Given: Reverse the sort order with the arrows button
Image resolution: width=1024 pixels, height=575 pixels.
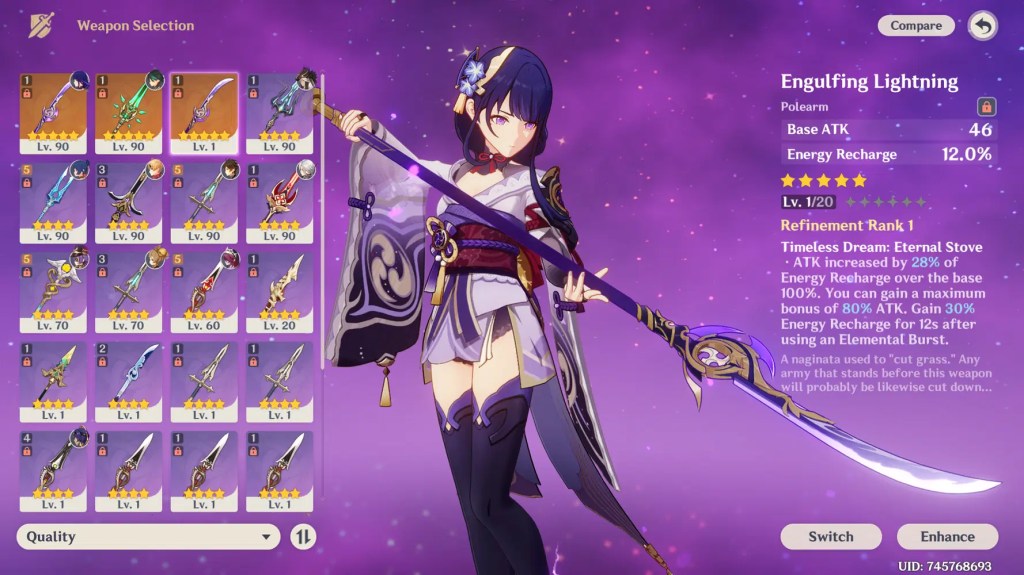Looking at the screenshot, I should click(303, 537).
